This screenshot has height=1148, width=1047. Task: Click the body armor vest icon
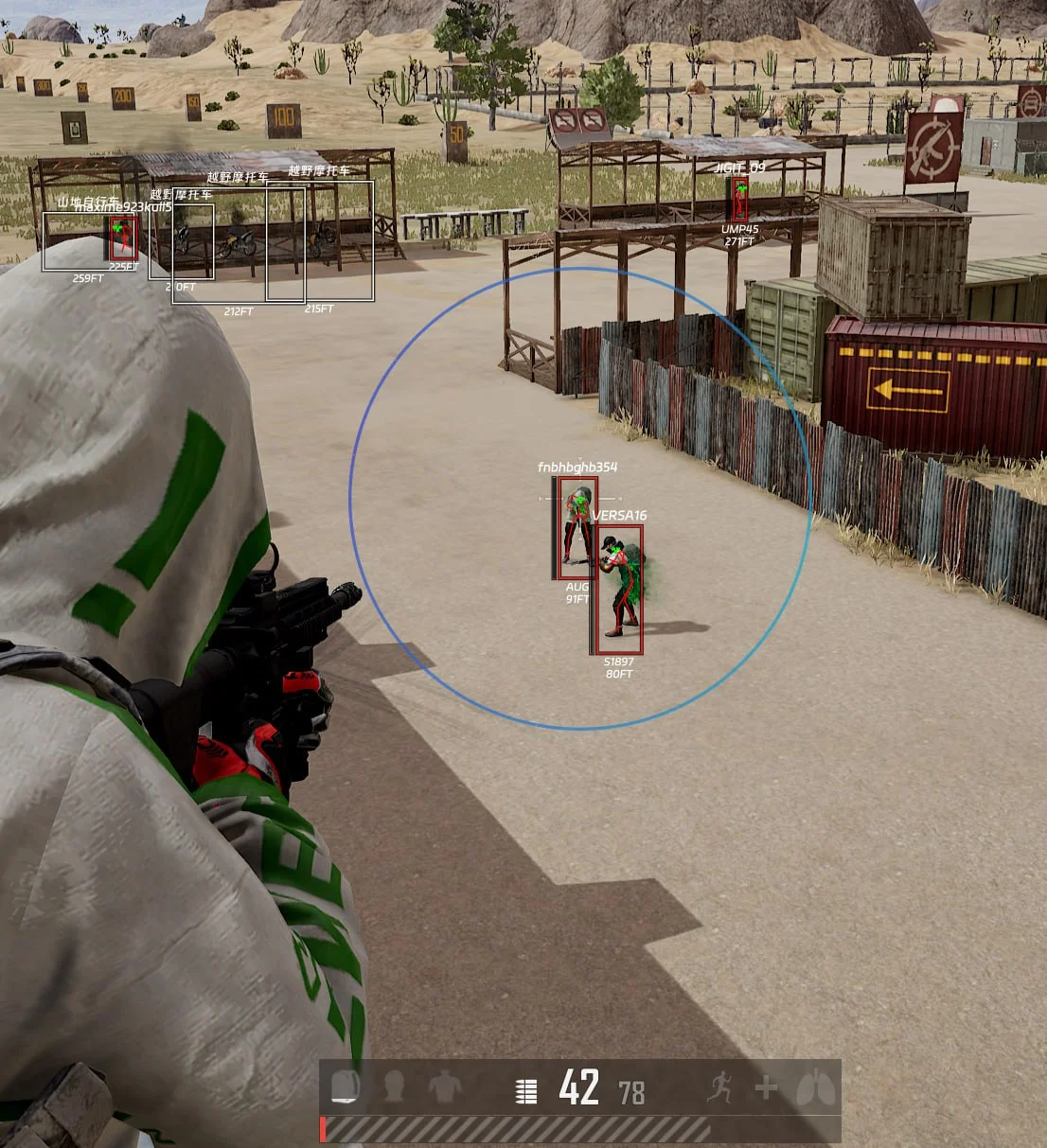coord(444,1087)
